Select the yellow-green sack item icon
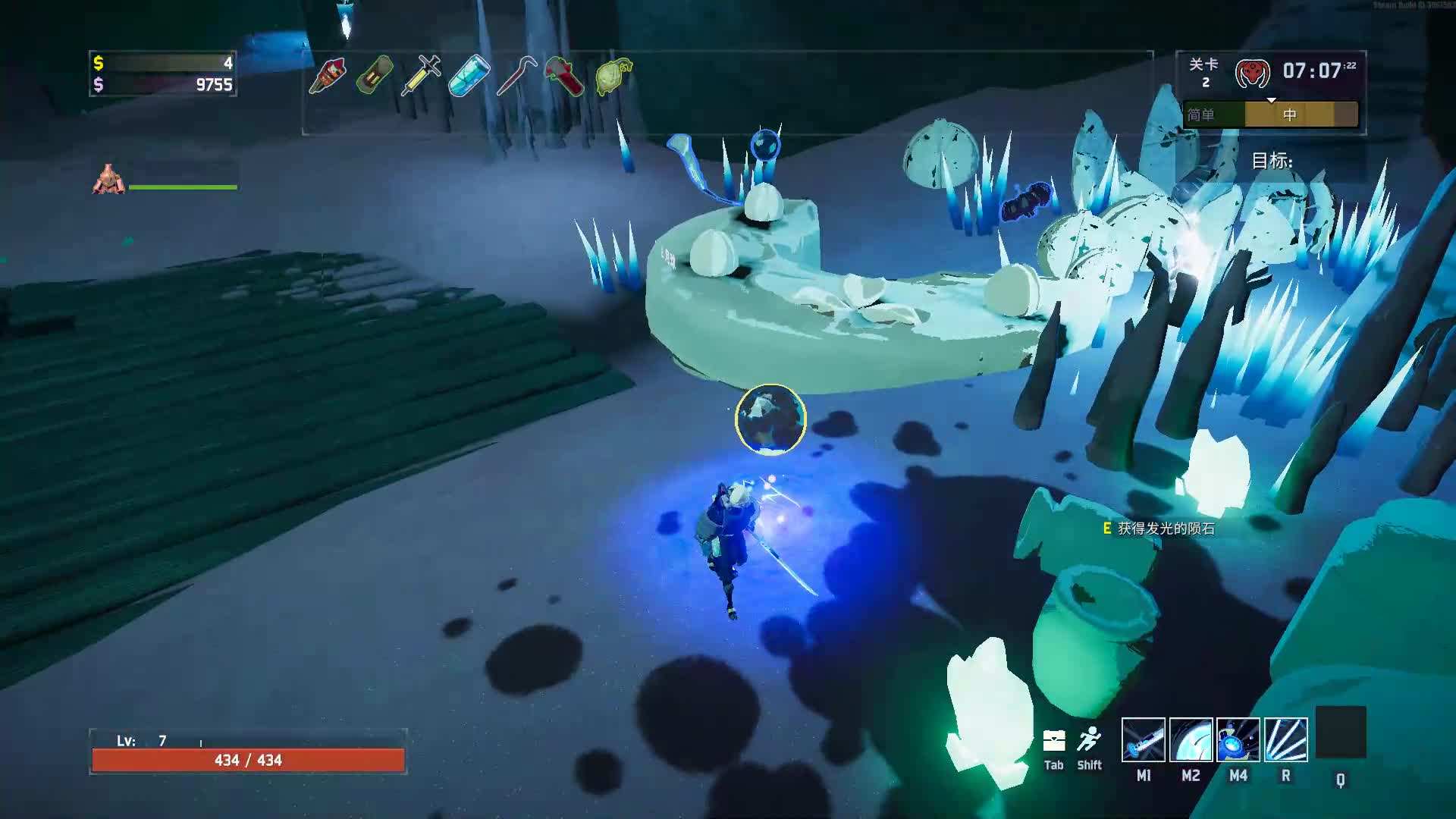 613,76
